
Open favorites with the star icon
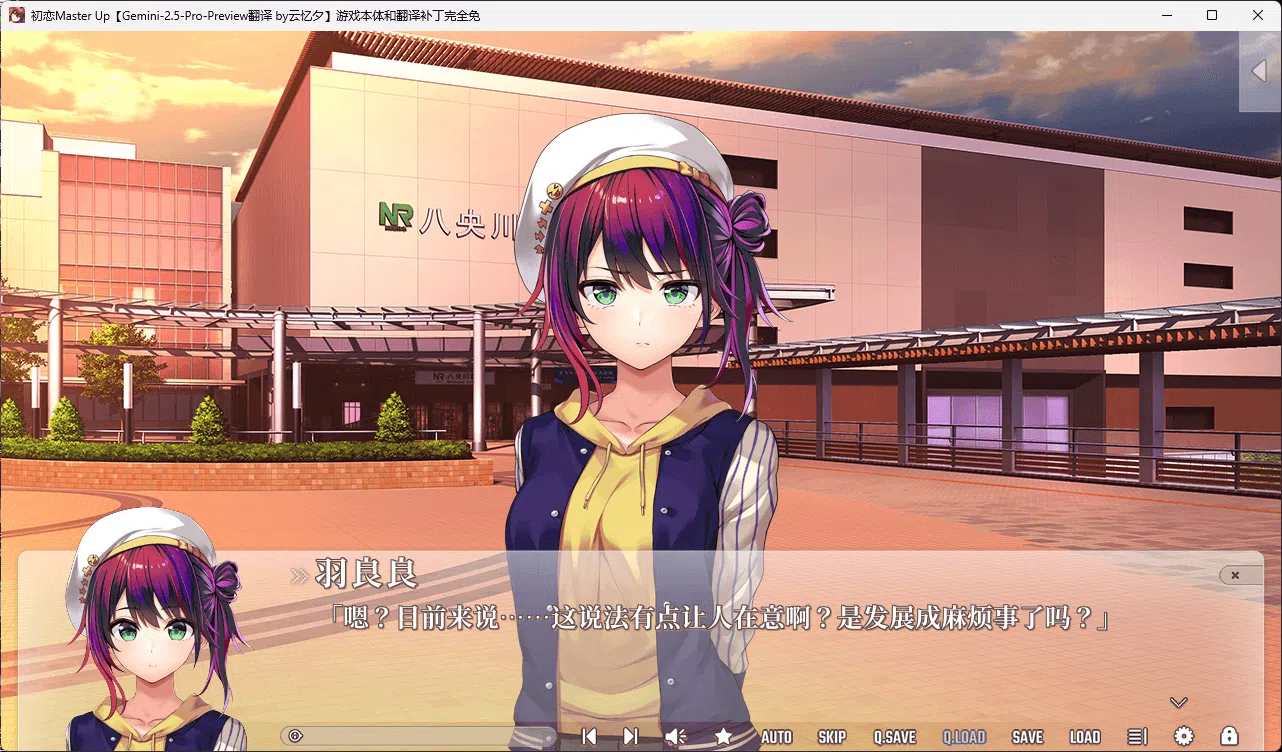point(723,736)
